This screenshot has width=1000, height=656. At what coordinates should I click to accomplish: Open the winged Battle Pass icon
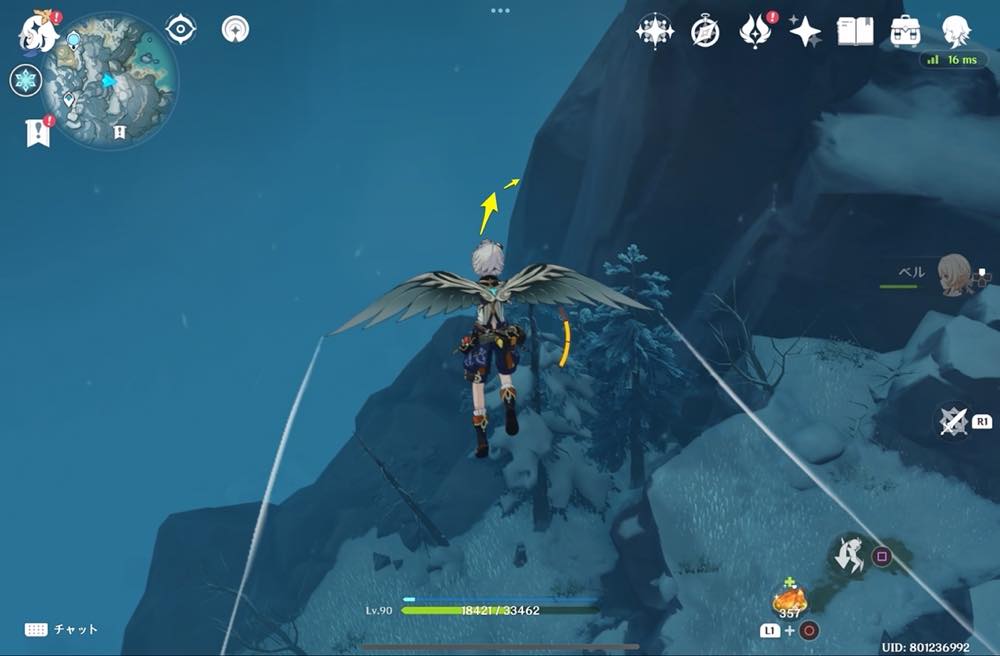755,32
